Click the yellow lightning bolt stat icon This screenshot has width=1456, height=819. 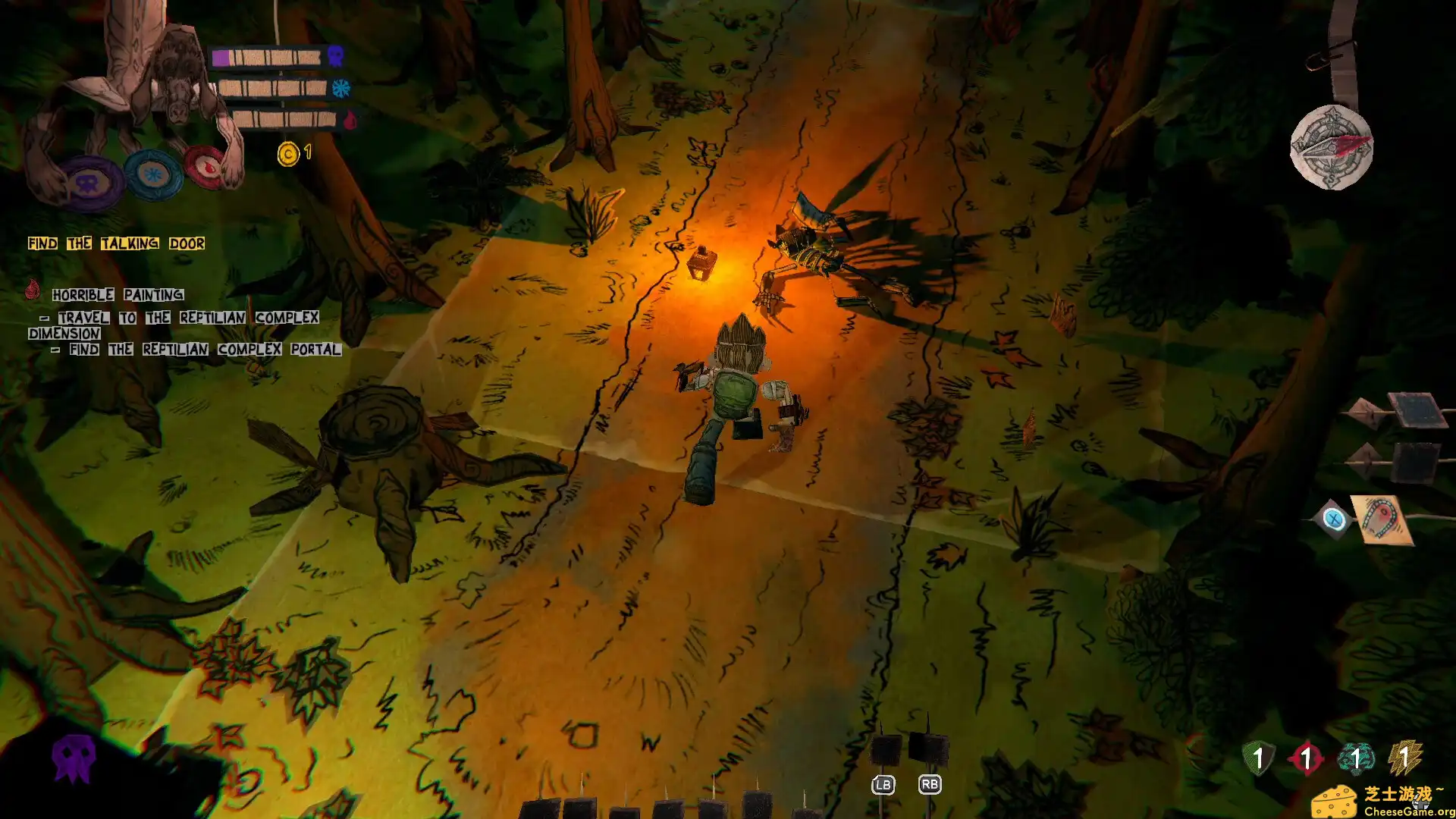point(1404,758)
